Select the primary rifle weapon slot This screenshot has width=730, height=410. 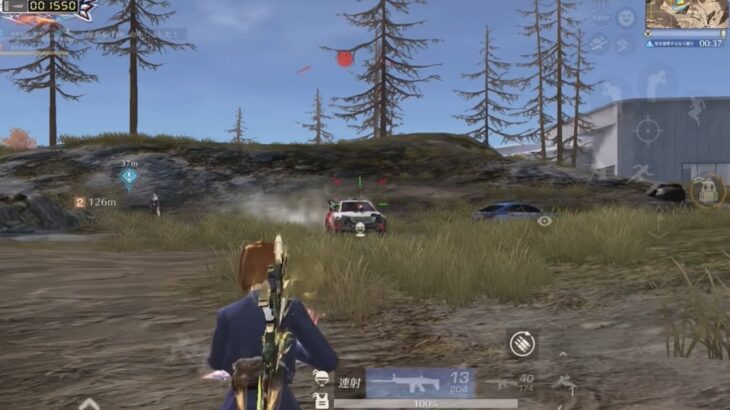point(420,382)
